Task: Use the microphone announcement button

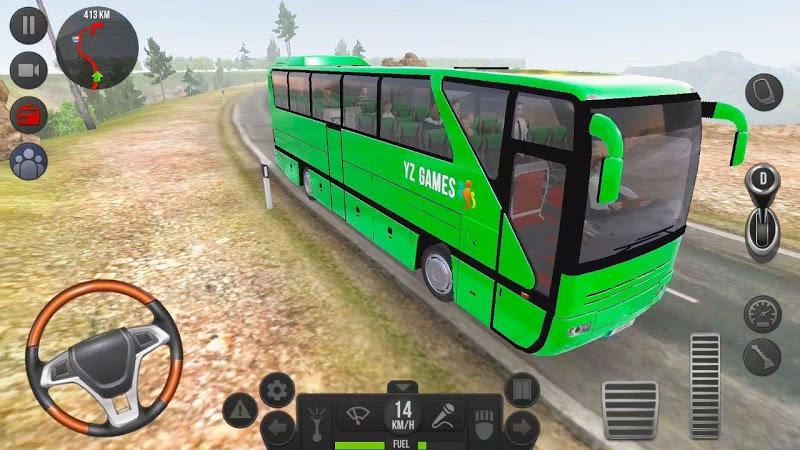Action: point(446,415)
